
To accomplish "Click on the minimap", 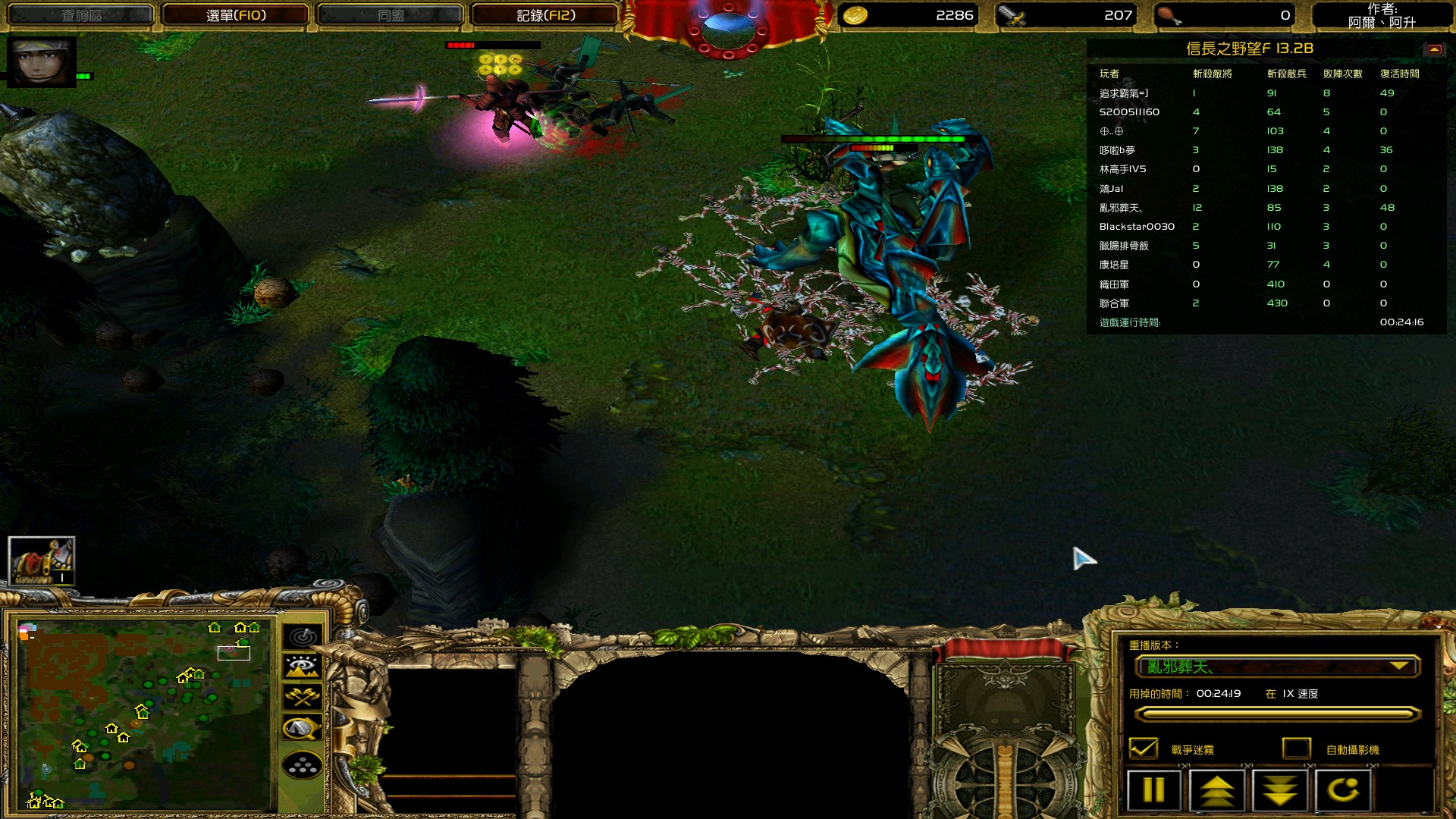I will click(144, 713).
